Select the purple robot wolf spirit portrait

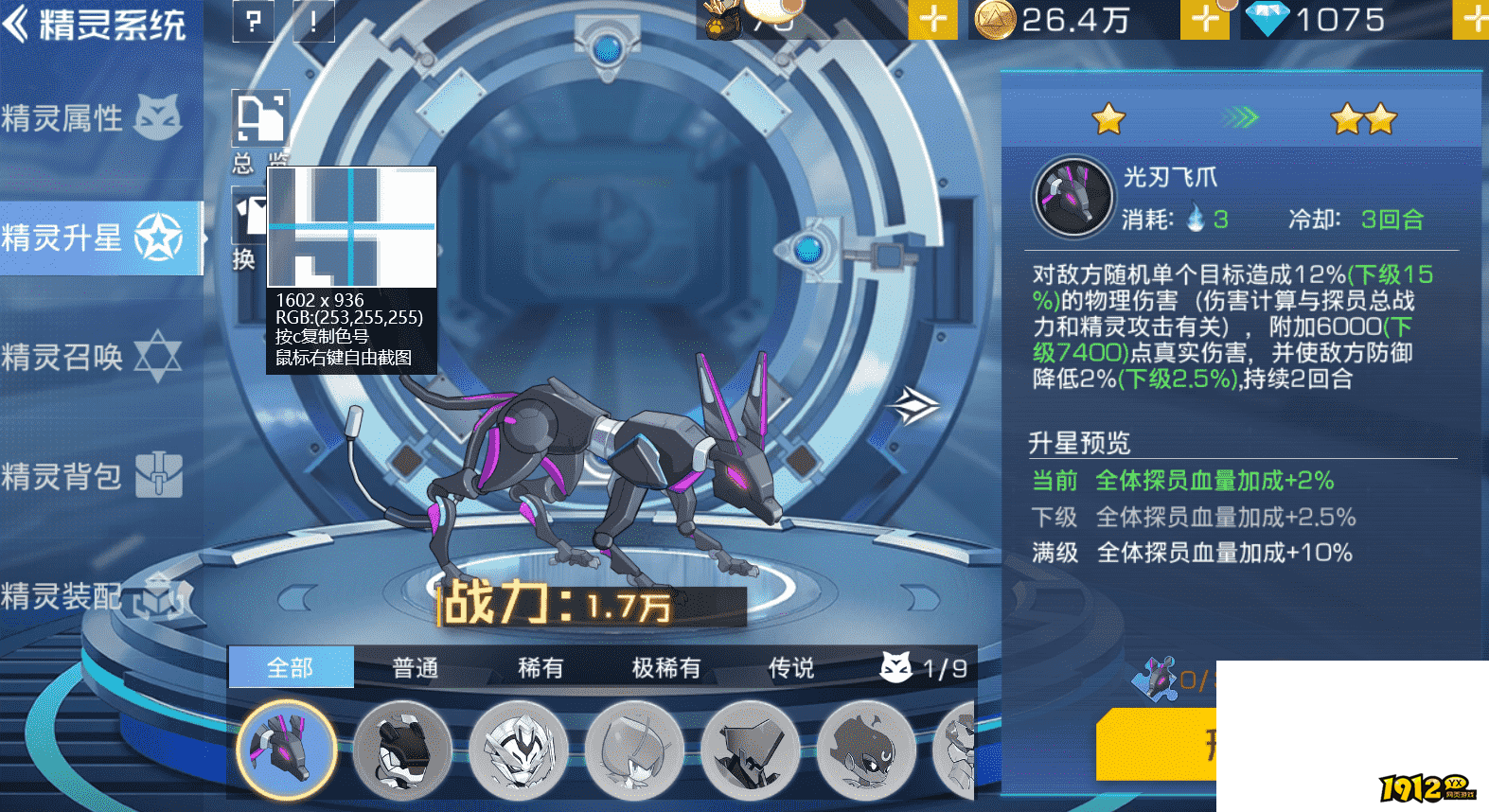coord(287,750)
